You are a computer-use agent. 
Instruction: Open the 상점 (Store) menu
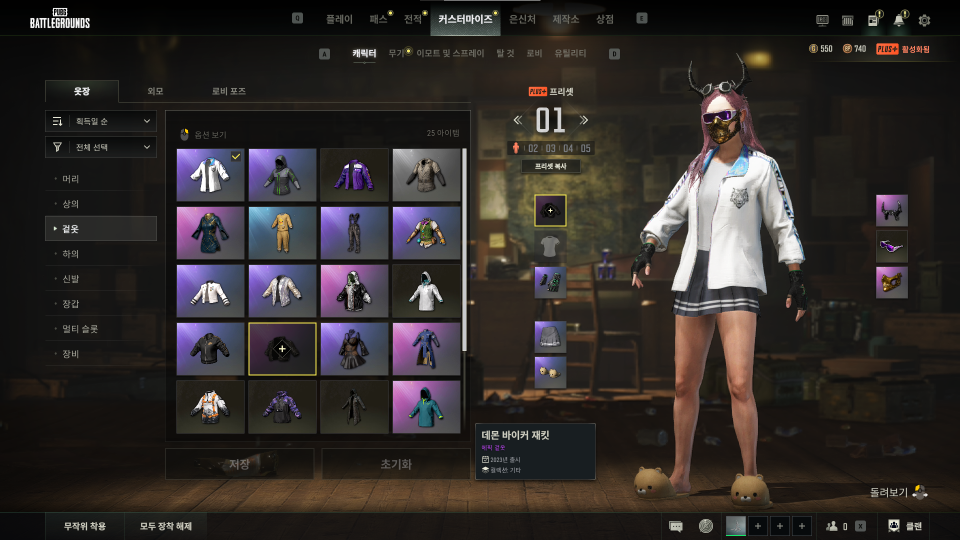pos(604,19)
